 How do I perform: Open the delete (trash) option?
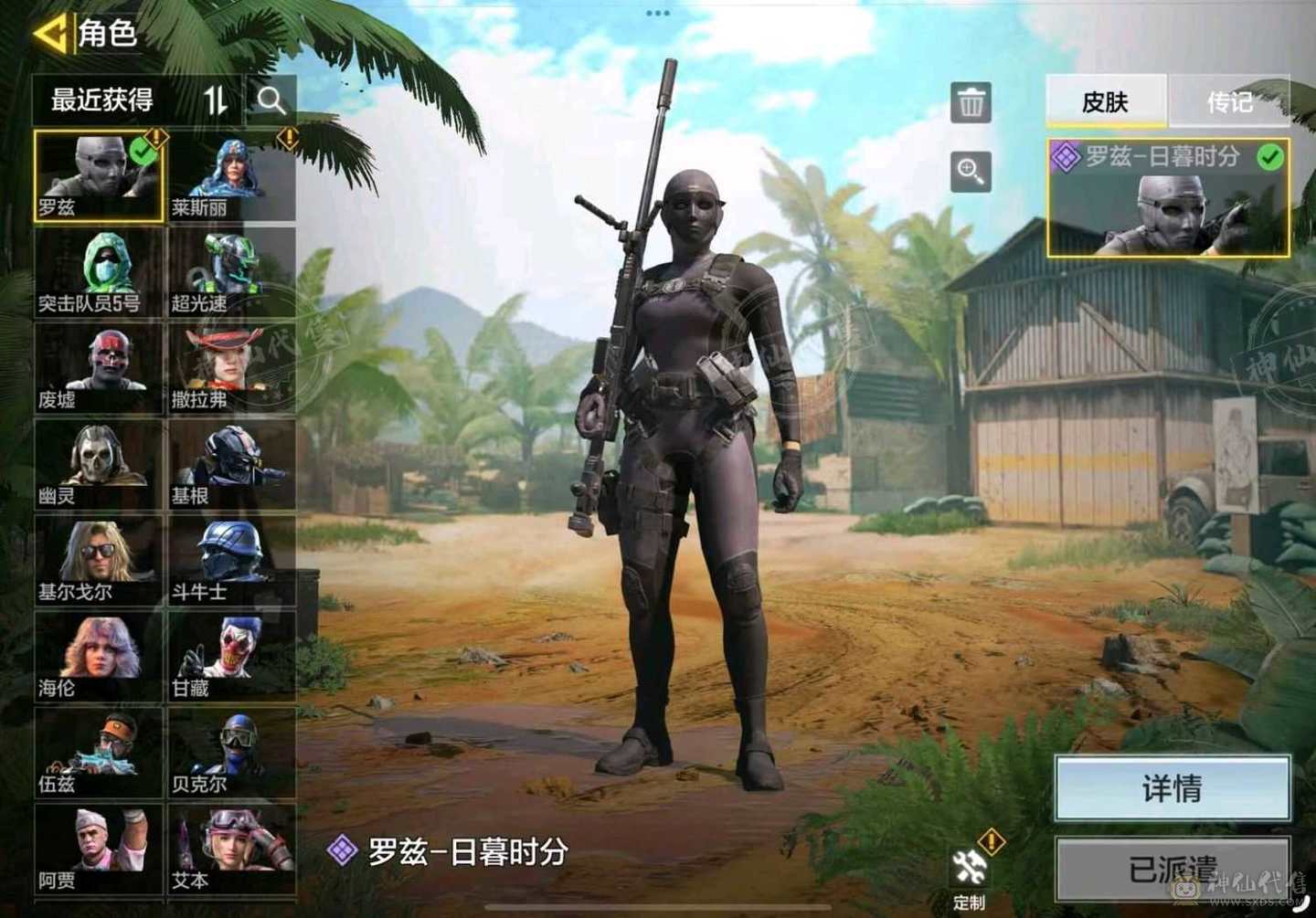point(971,100)
